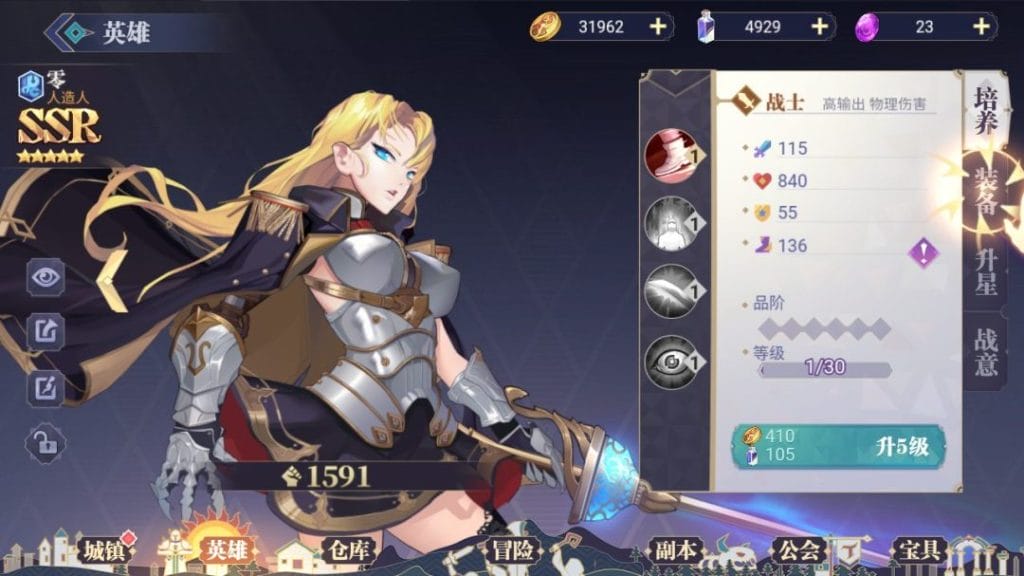The width and height of the screenshot is (1024, 576).
Task: Open the 战意 tab
Action: pos(986,352)
